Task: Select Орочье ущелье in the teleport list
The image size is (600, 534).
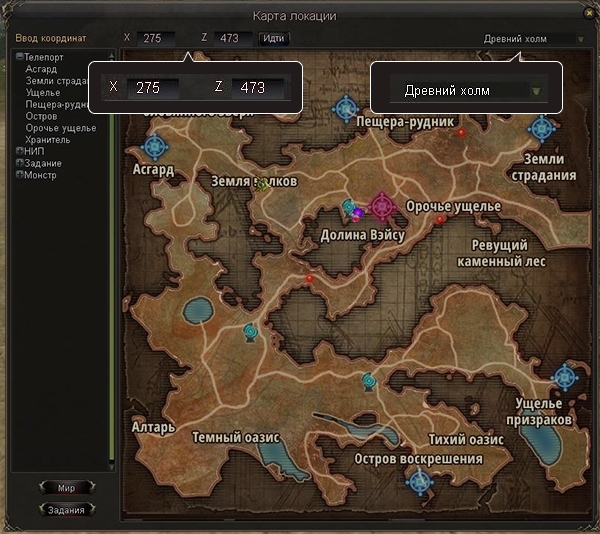Action: point(61,128)
